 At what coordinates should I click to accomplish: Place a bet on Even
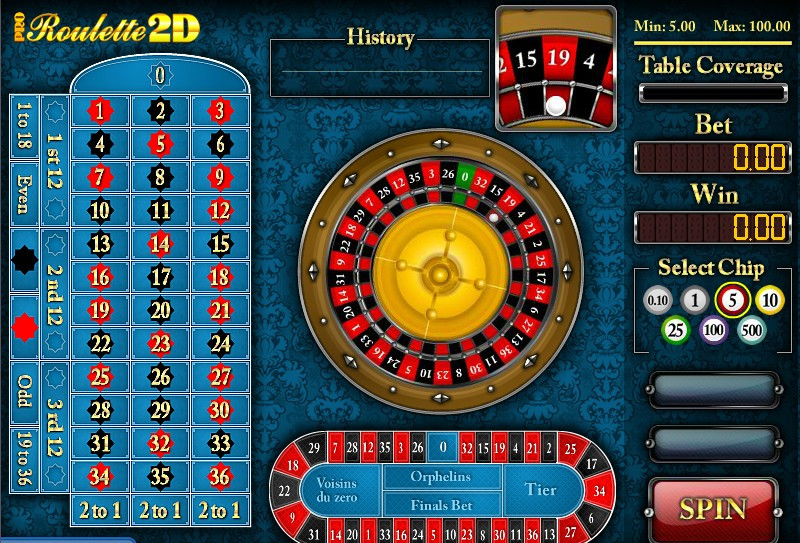[x=24, y=195]
